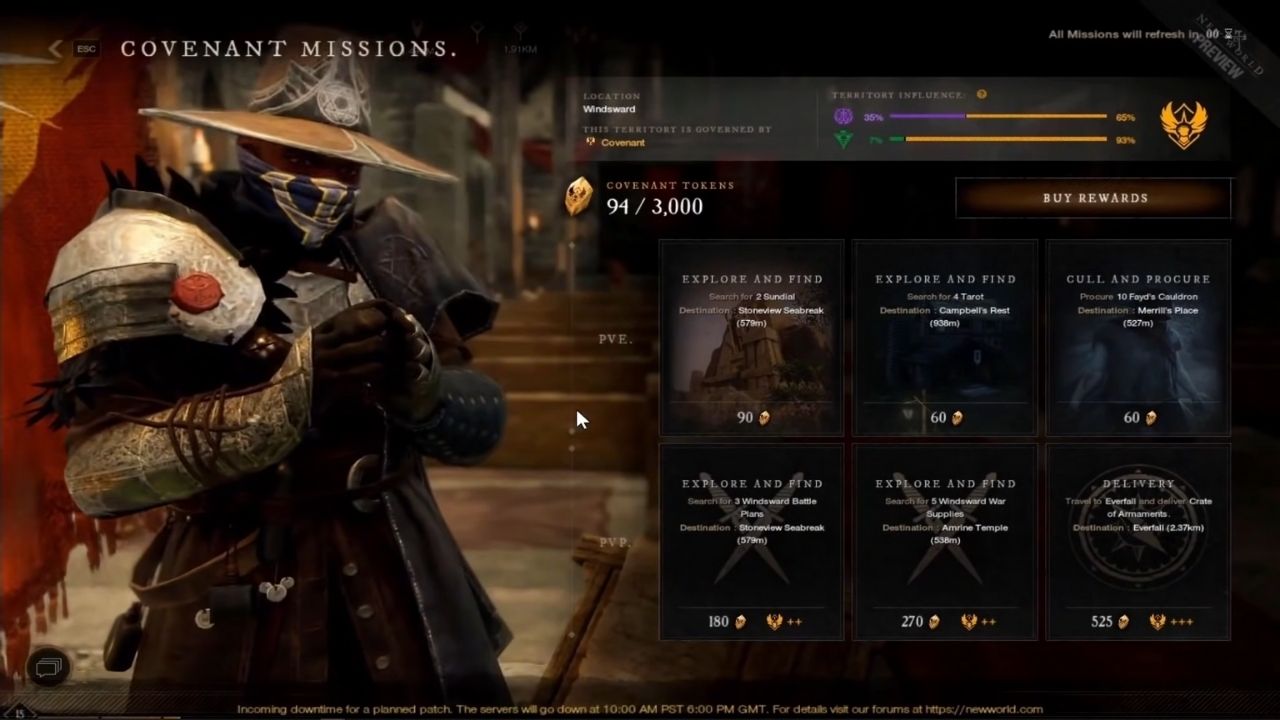
Task: Open the Territory Influence help icon
Action: pyautogui.click(x=981, y=96)
